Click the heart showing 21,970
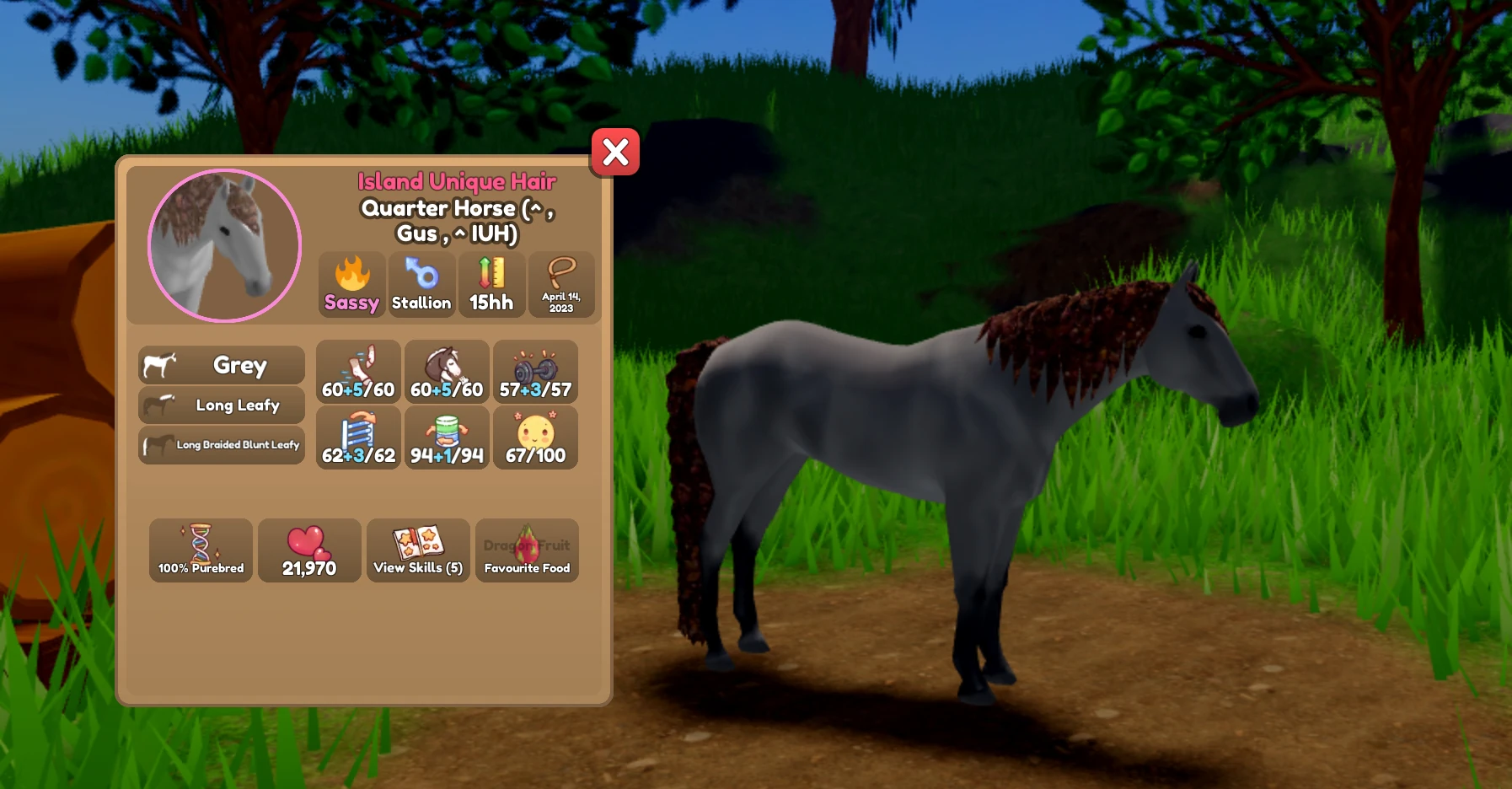 [x=309, y=550]
